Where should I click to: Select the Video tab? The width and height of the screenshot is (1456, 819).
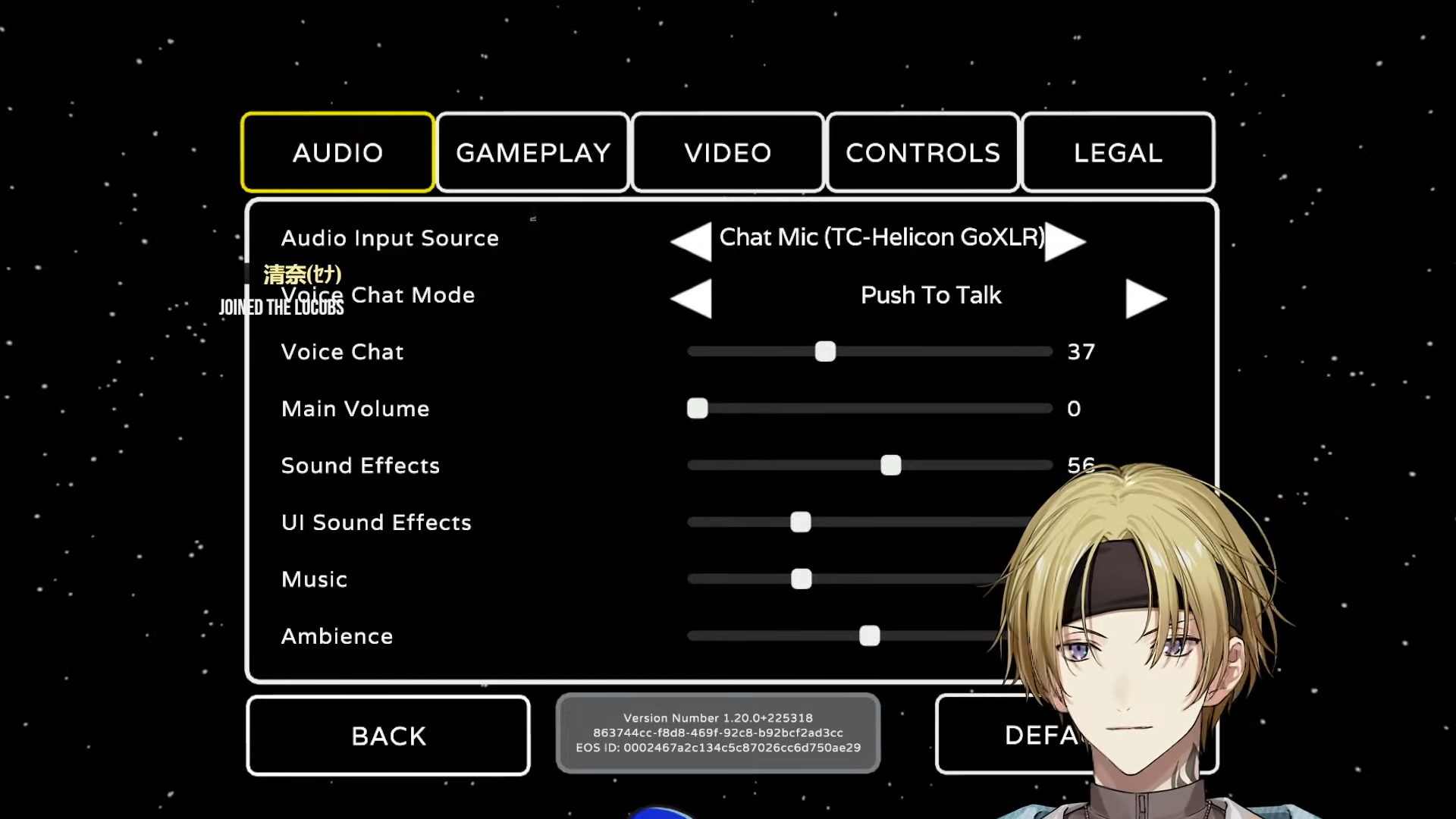coord(728,152)
